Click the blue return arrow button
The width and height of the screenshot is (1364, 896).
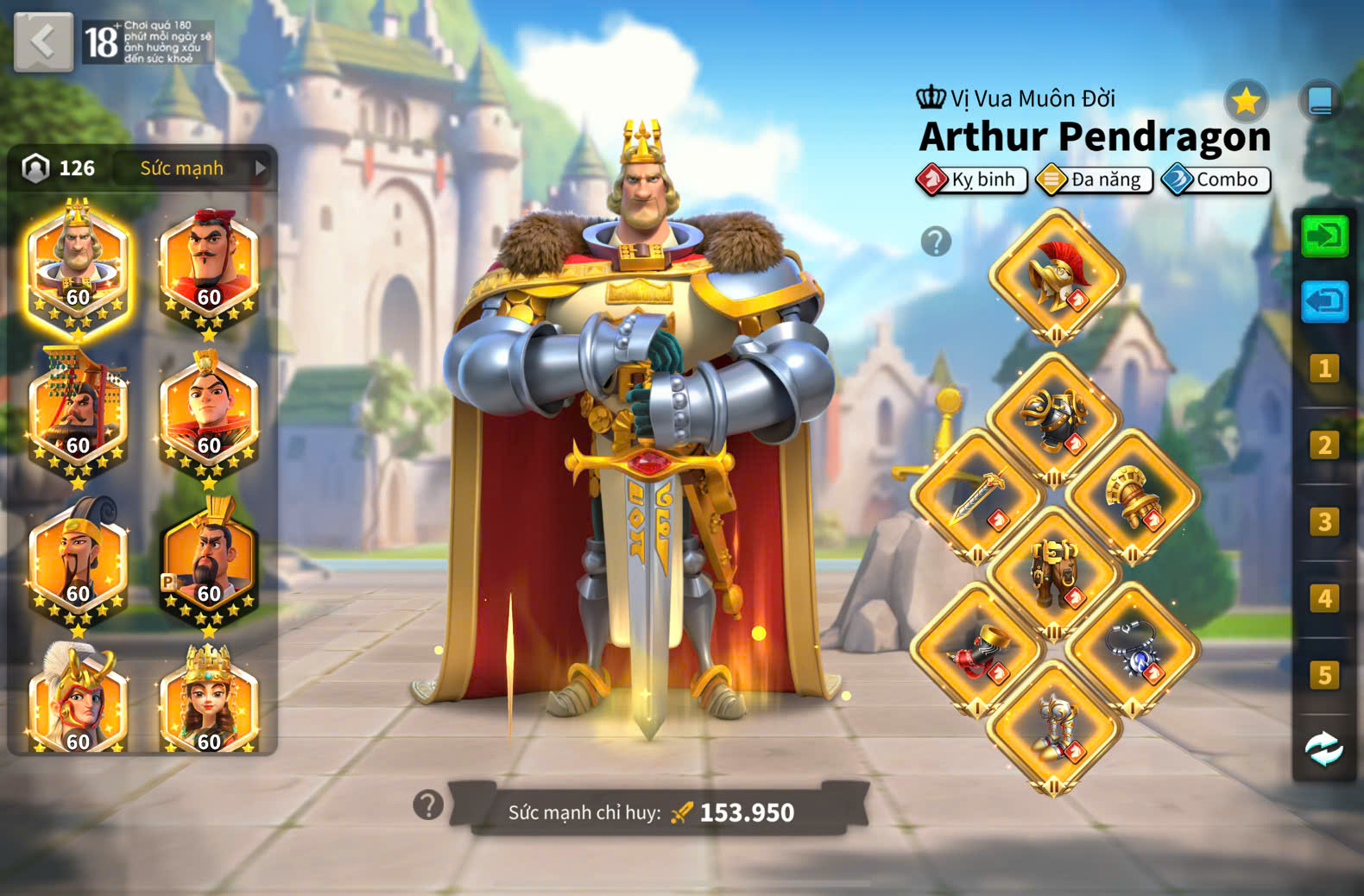click(1324, 301)
